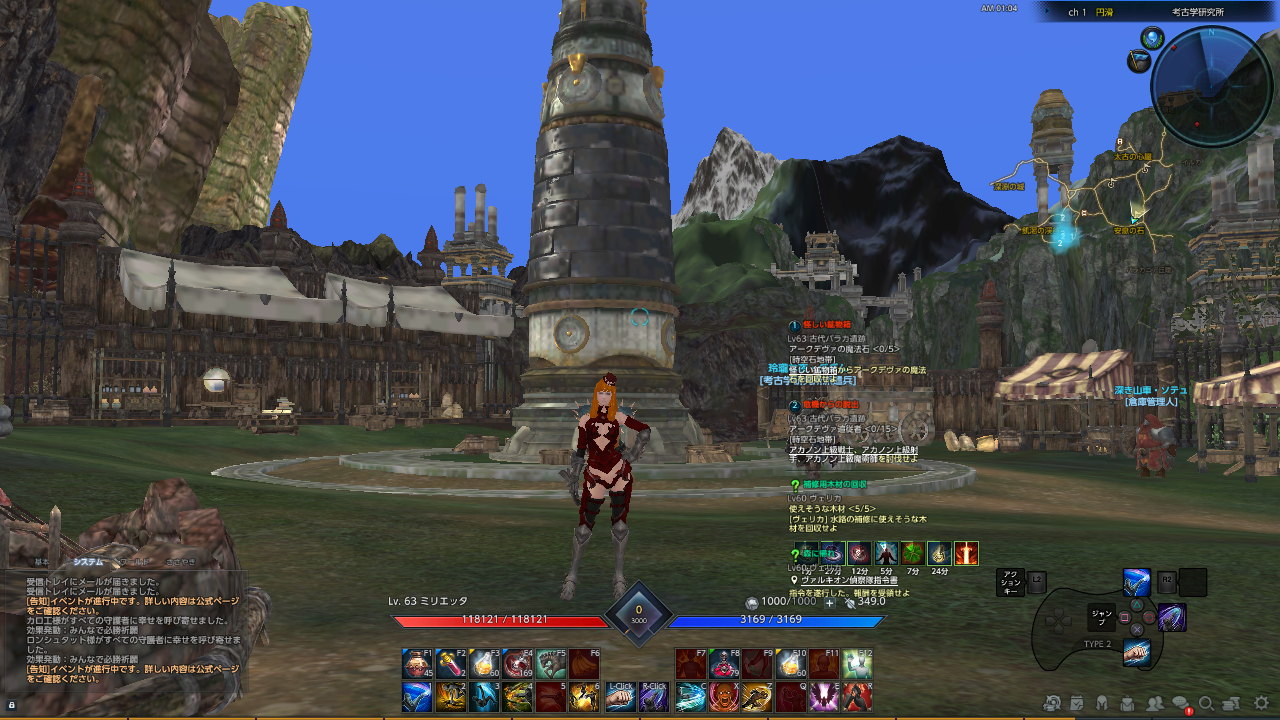This screenshot has height=720, width=1280.
Task: Open the settings gear icon
Action: coord(1260,705)
